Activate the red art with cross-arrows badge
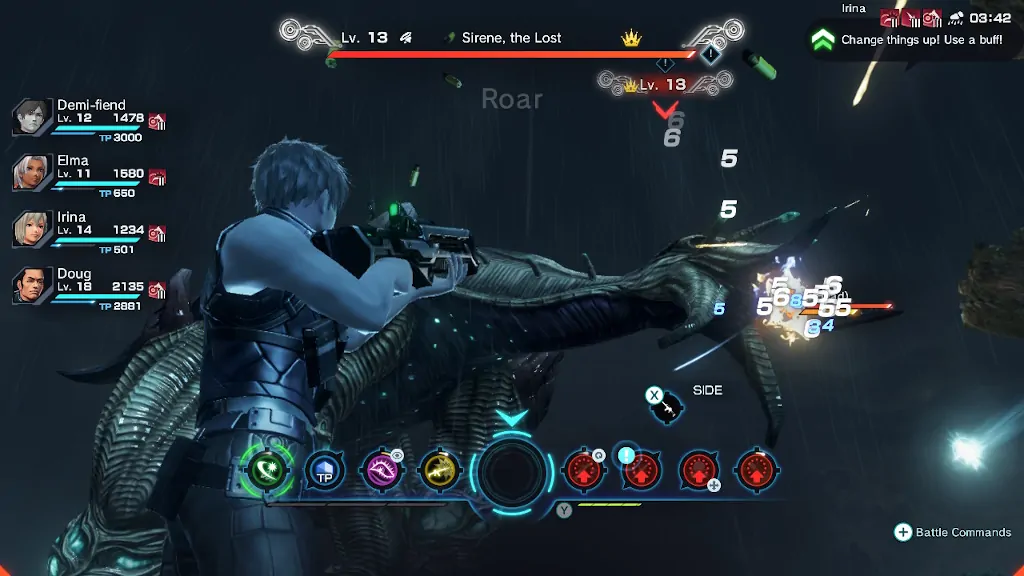The image size is (1024, 576). [699, 469]
